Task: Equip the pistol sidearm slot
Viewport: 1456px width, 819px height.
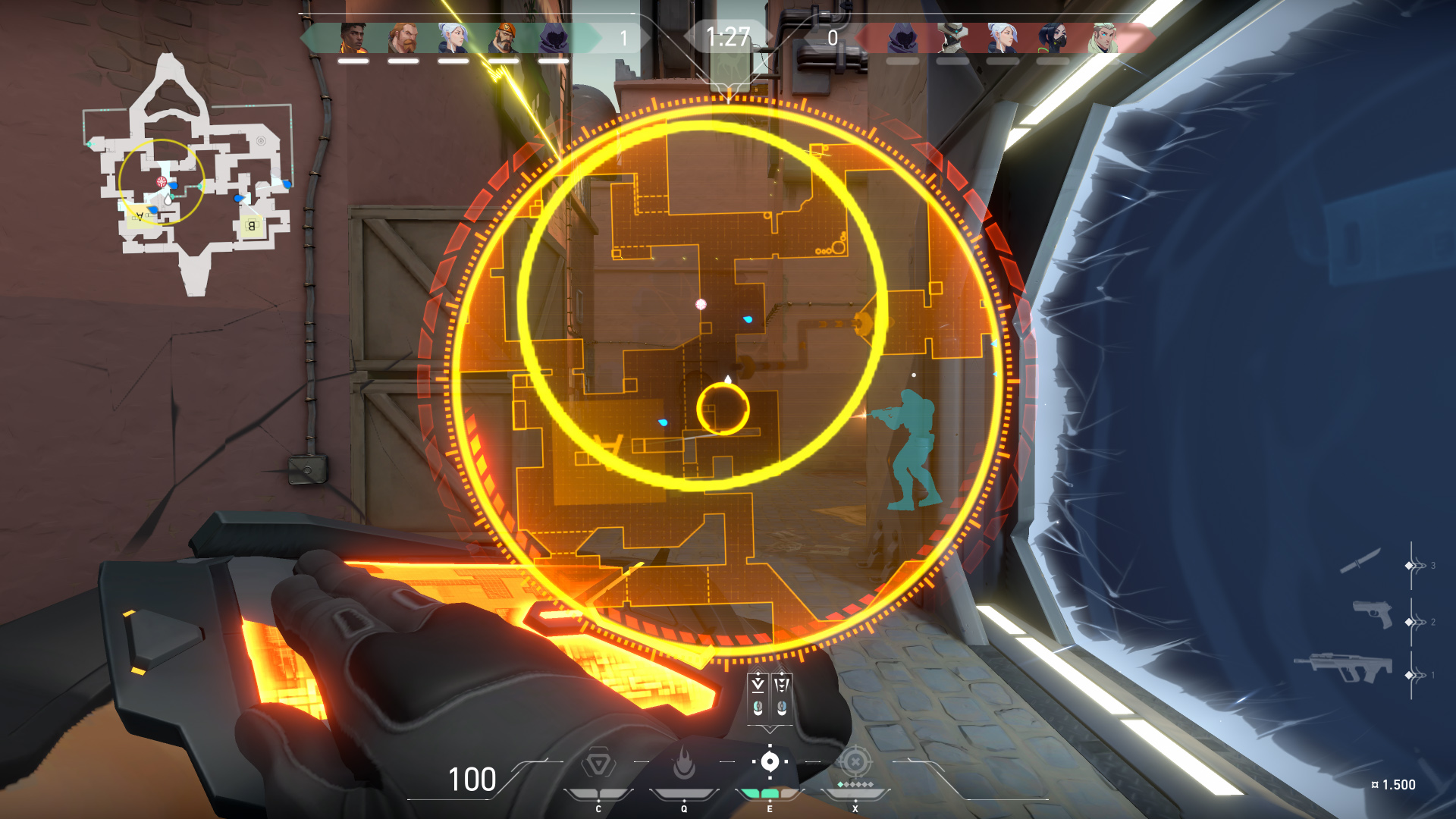Action: 1373,613
